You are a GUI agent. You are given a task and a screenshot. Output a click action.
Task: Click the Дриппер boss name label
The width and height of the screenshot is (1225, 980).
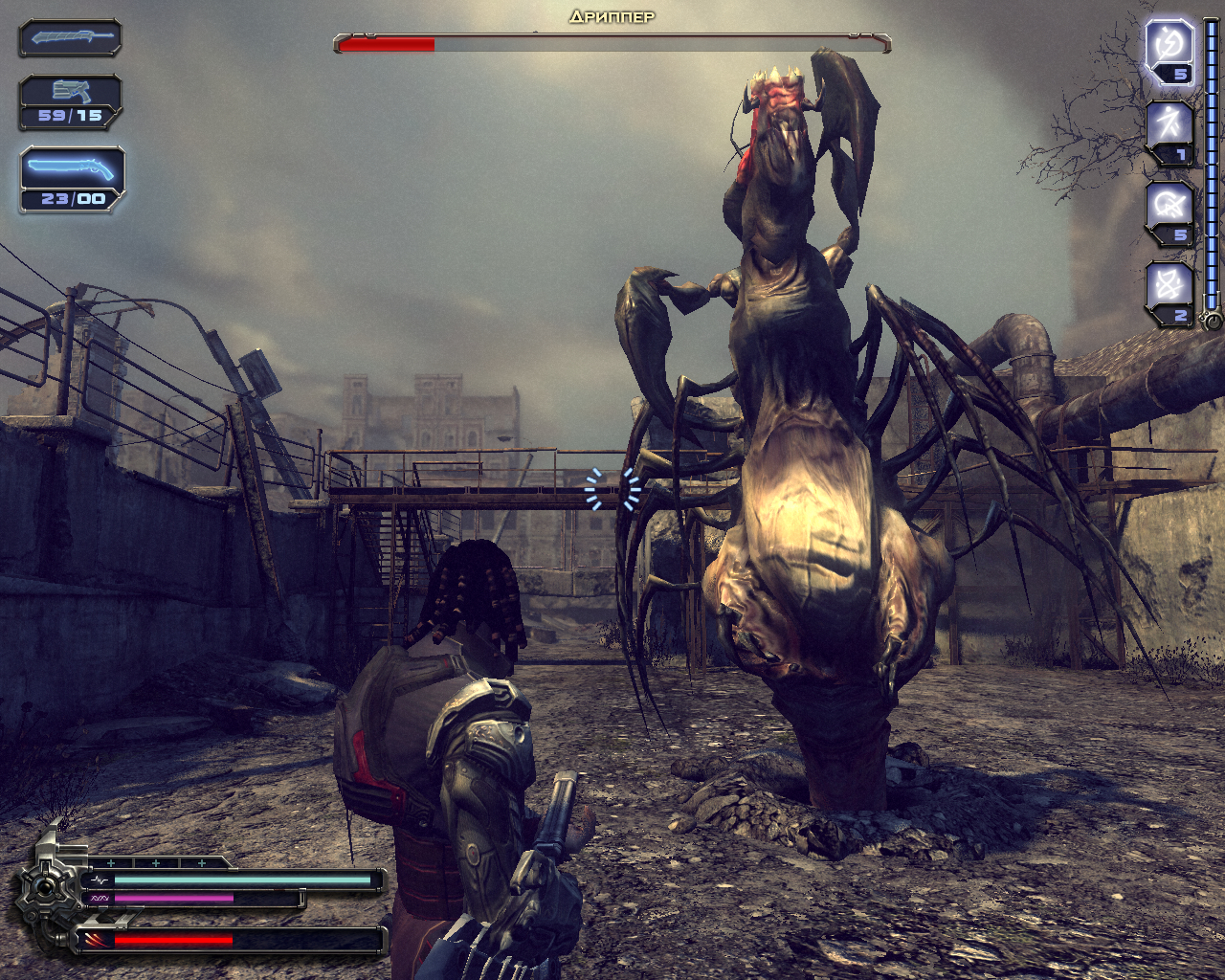coord(612,15)
